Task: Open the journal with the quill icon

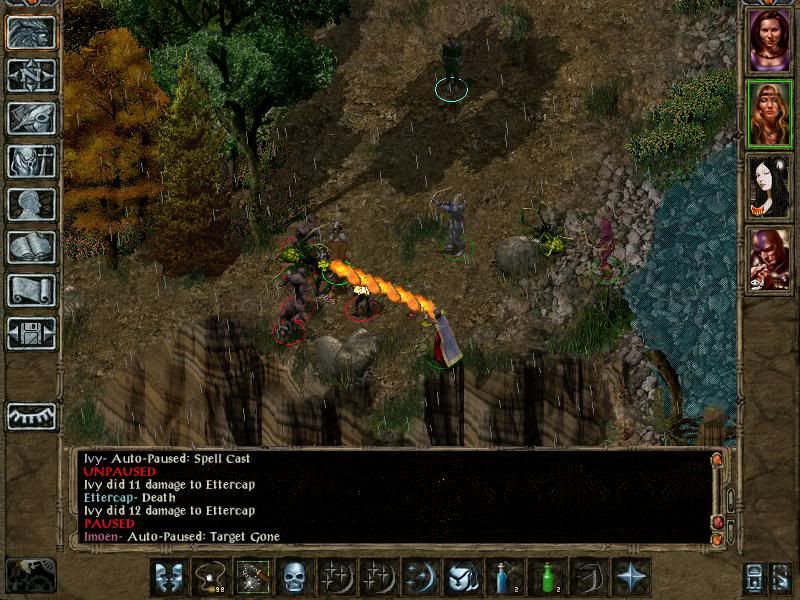Action: click(31, 118)
